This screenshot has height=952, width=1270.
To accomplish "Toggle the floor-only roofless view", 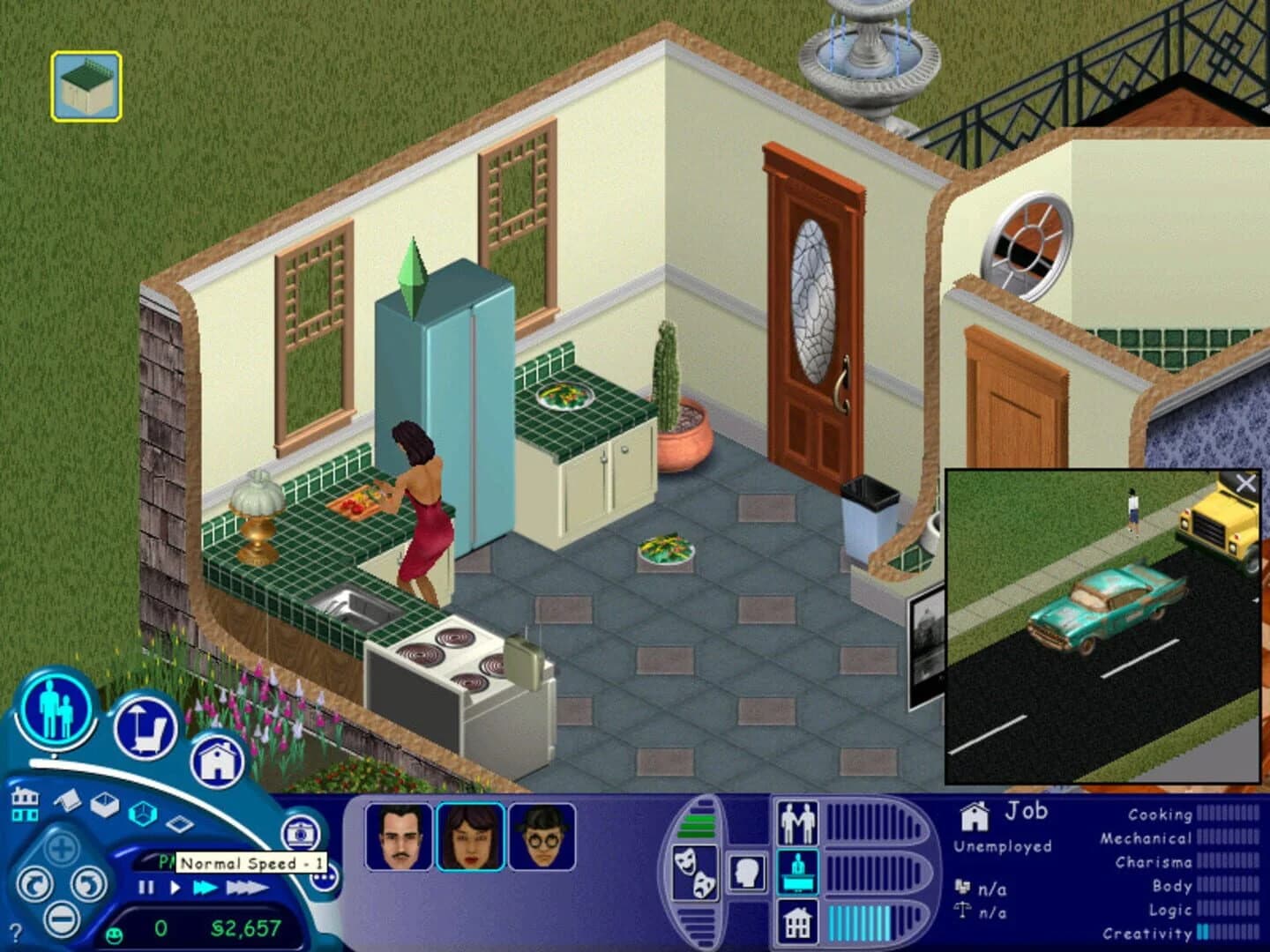I will pyautogui.click(x=180, y=822).
